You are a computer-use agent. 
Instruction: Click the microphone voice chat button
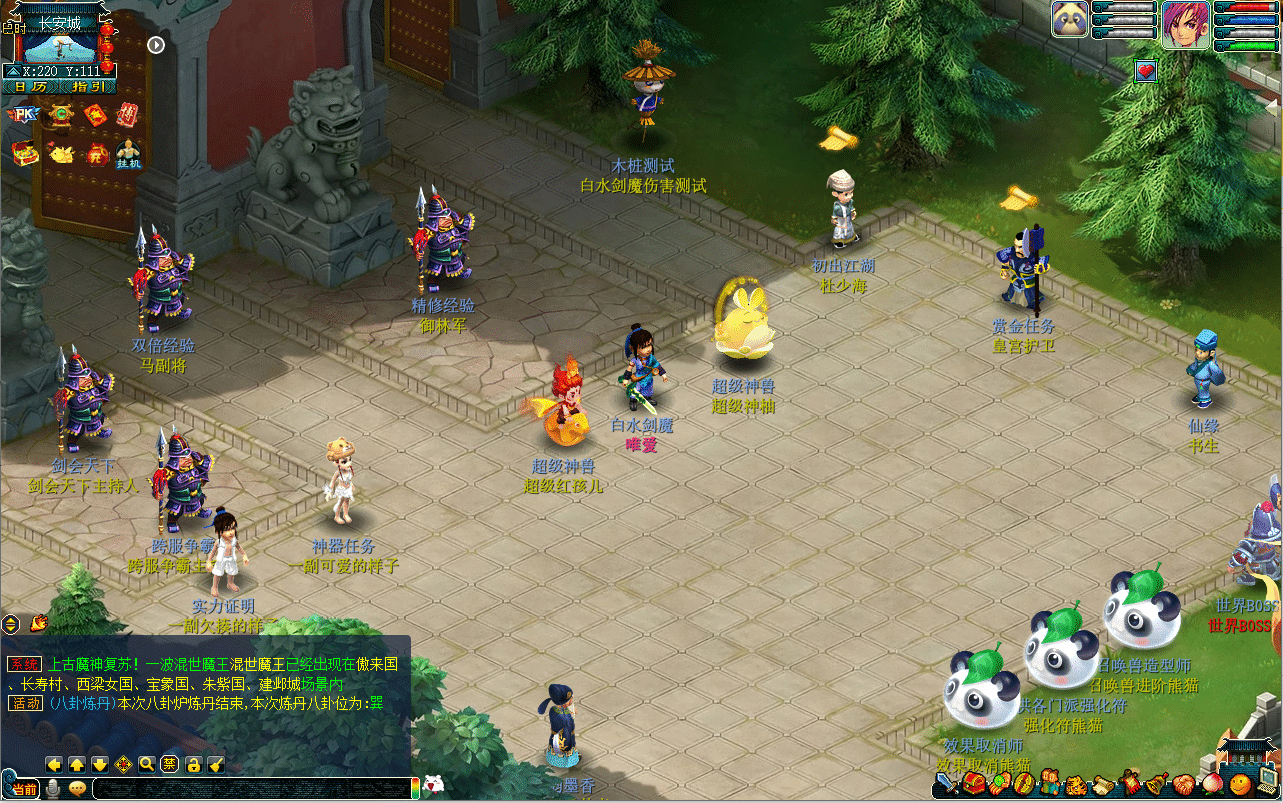tap(53, 788)
